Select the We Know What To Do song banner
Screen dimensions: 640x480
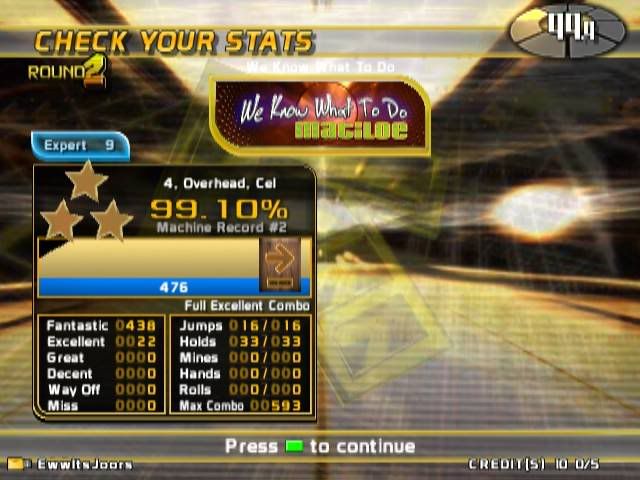319,117
